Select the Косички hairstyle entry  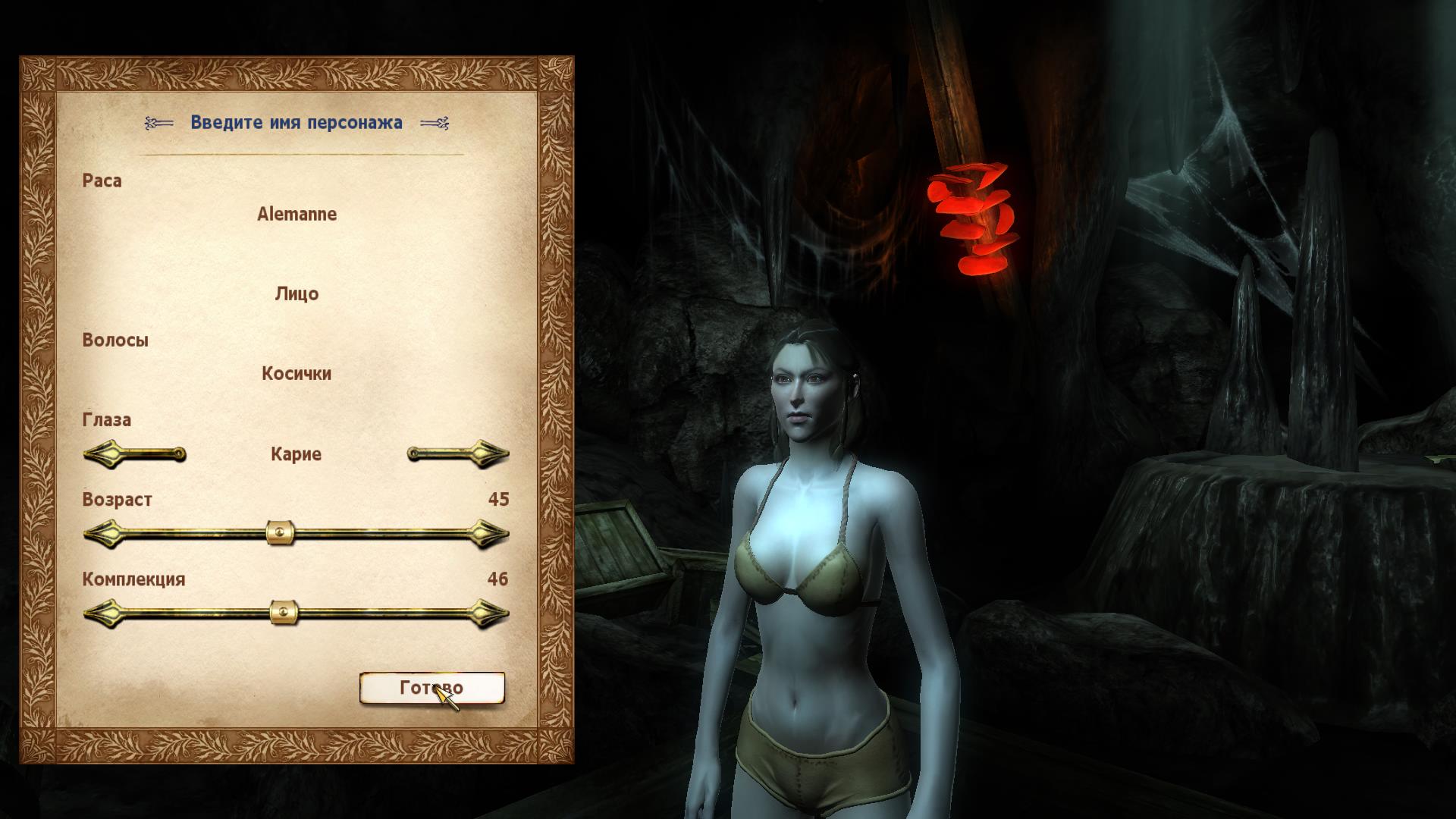coord(297,374)
